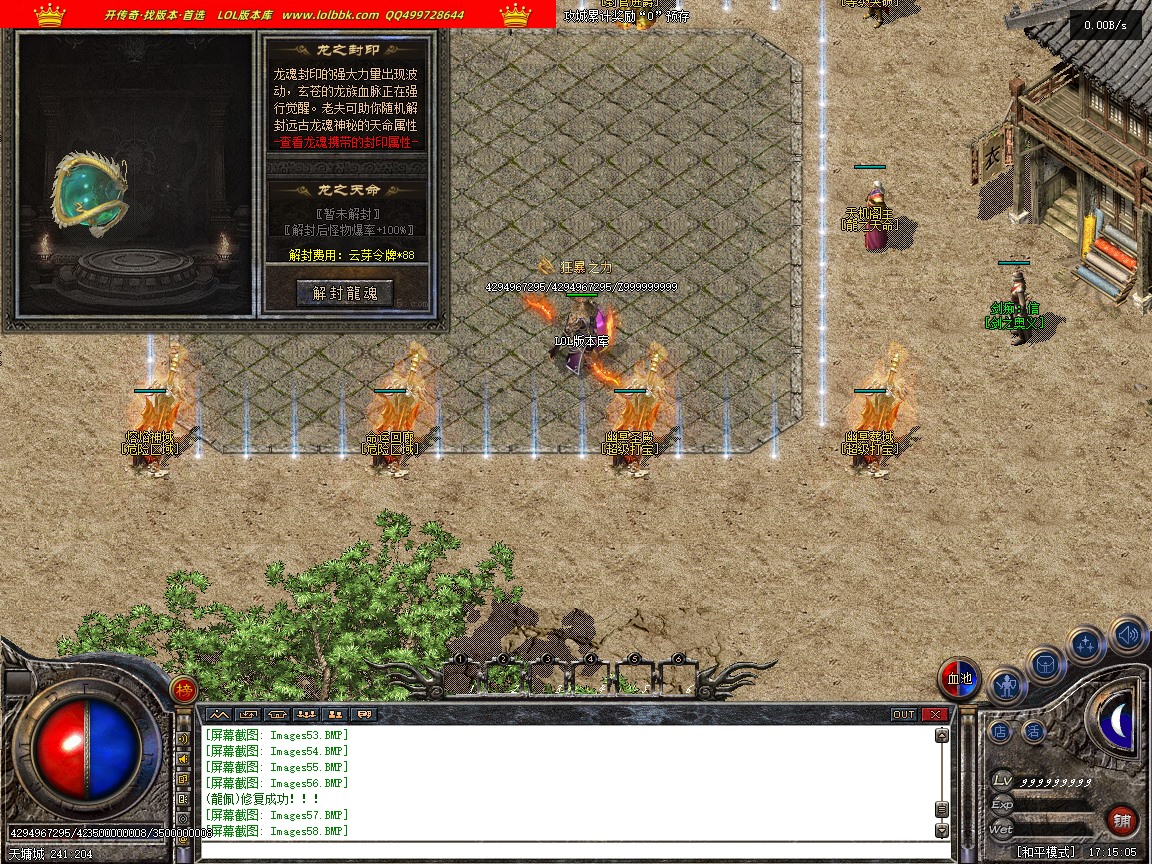The height and width of the screenshot is (864, 1152).
Task: Close the chat window with red X
Action: pyautogui.click(x=934, y=714)
